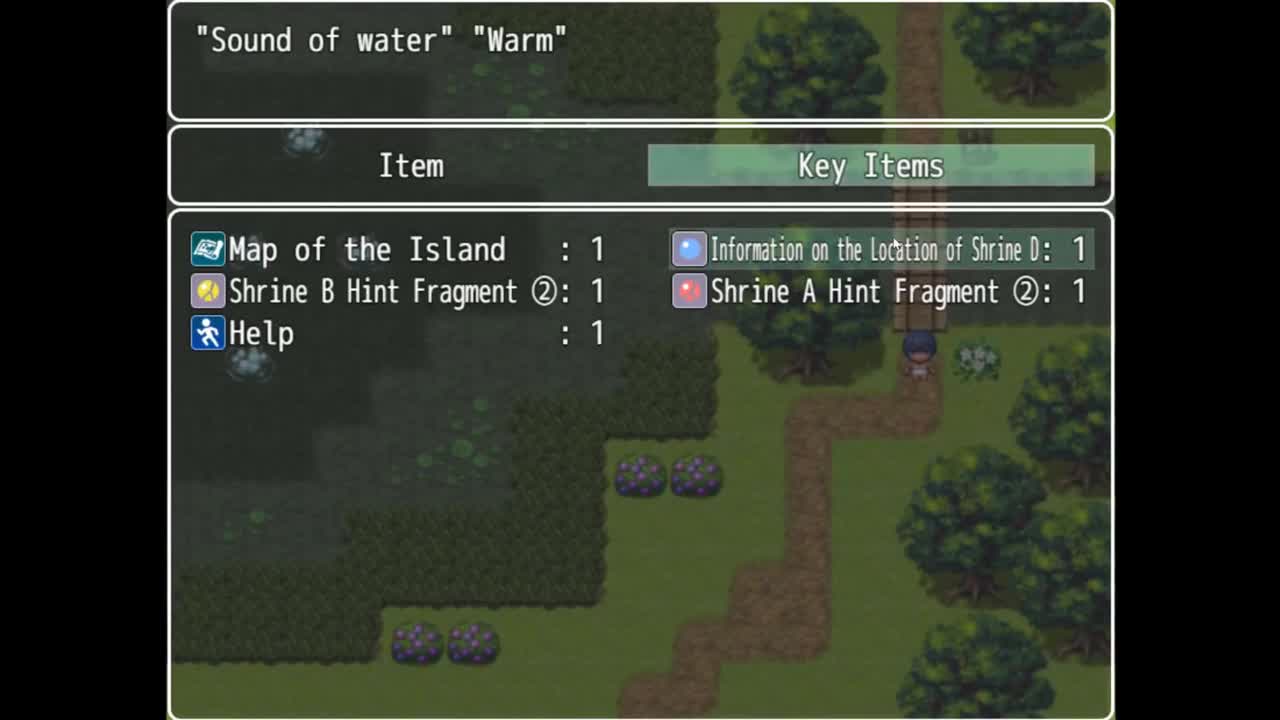Select Shrine B Hint Fragment ②
This screenshot has height=720, width=1280.
pyautogui.click(x=397, y=291)
